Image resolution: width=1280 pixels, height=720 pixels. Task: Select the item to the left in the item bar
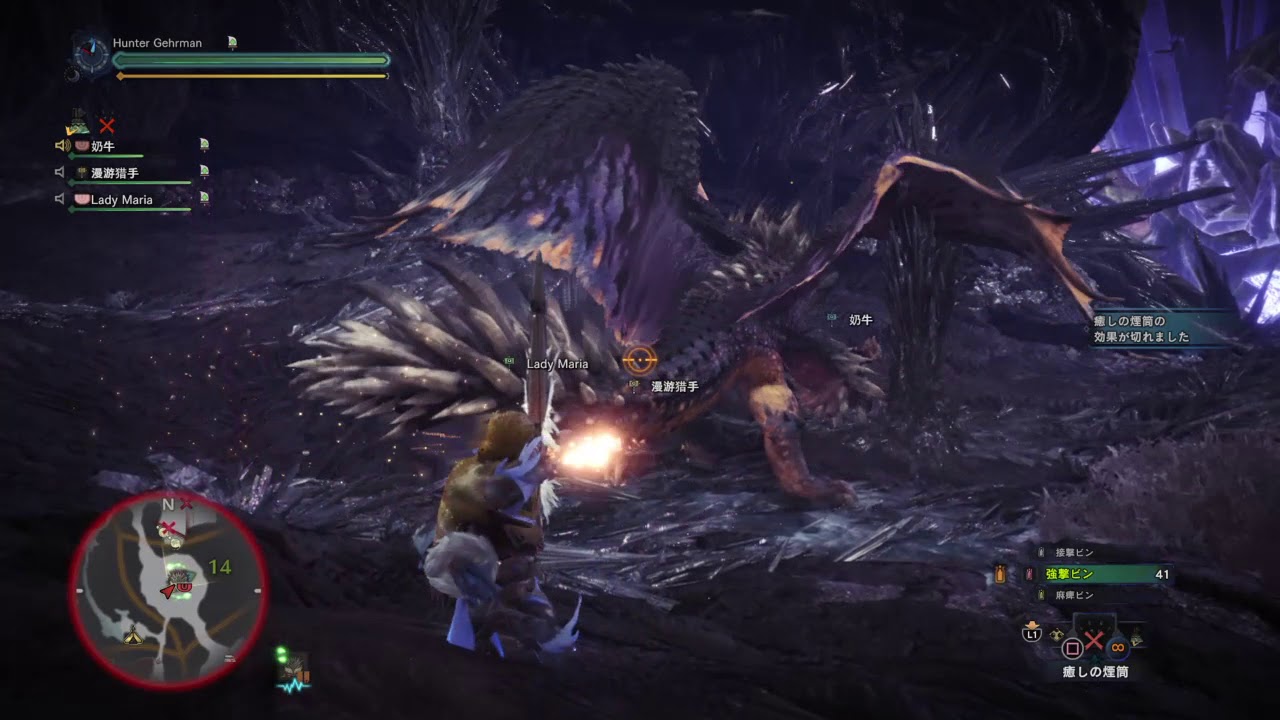1057,636
